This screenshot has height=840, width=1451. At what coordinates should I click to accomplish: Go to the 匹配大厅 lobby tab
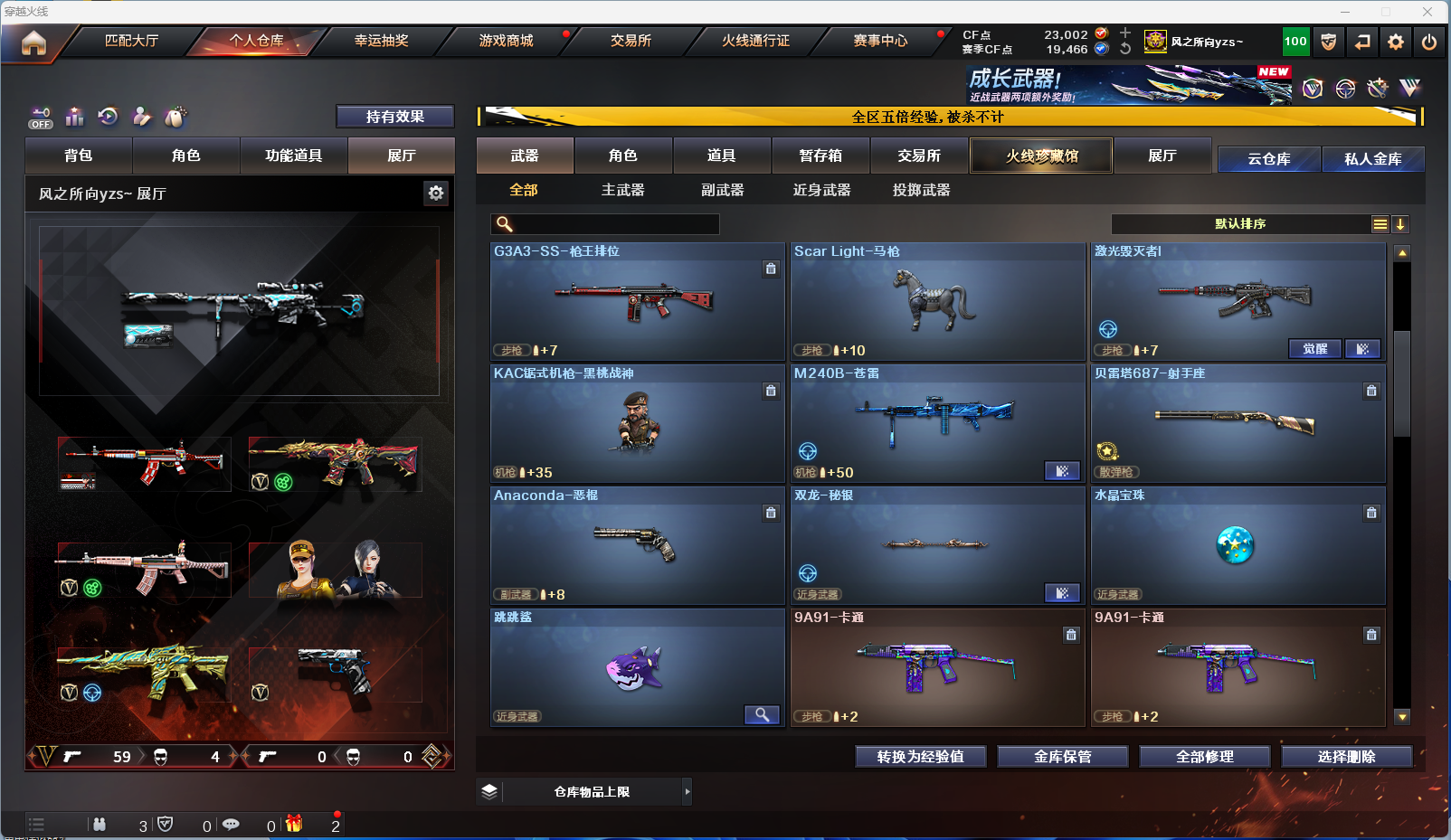131,41
